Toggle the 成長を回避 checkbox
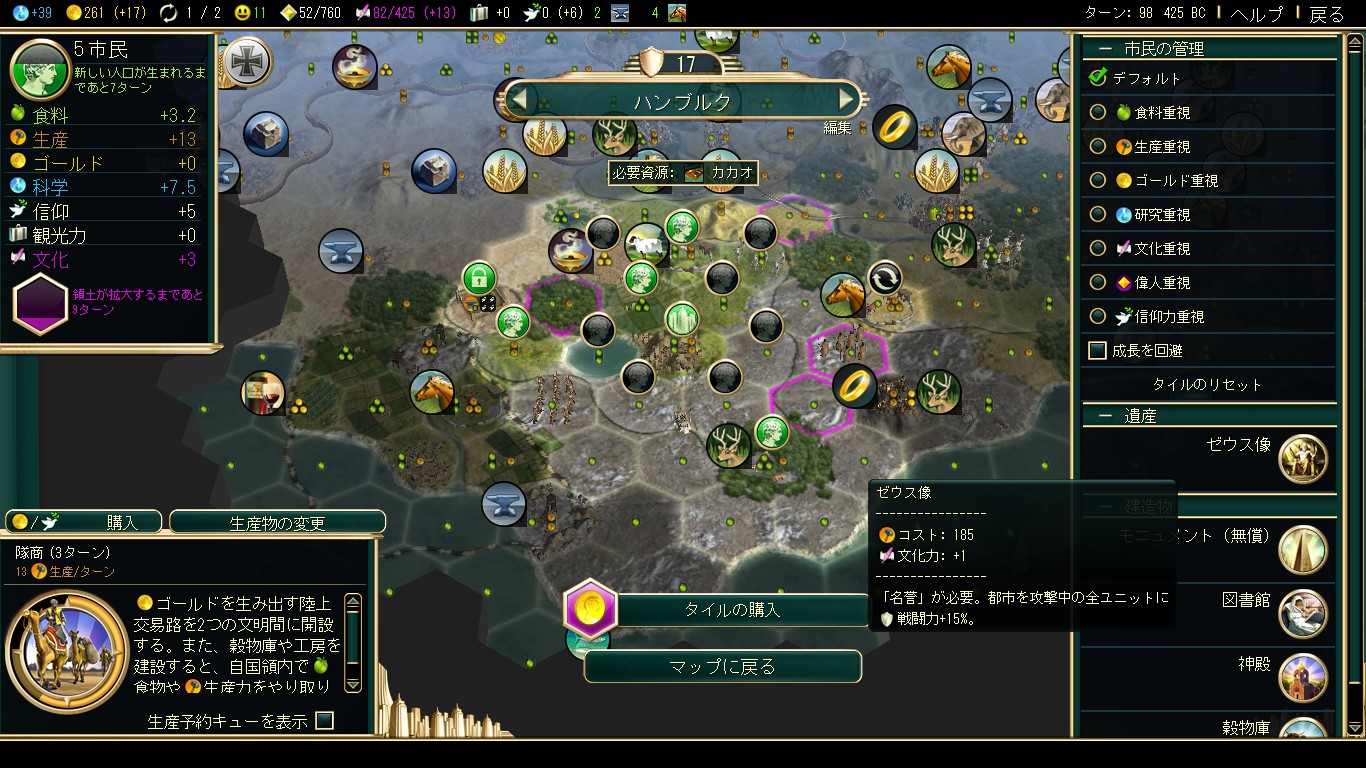 pyautogui.click(x=1098, y=351)
